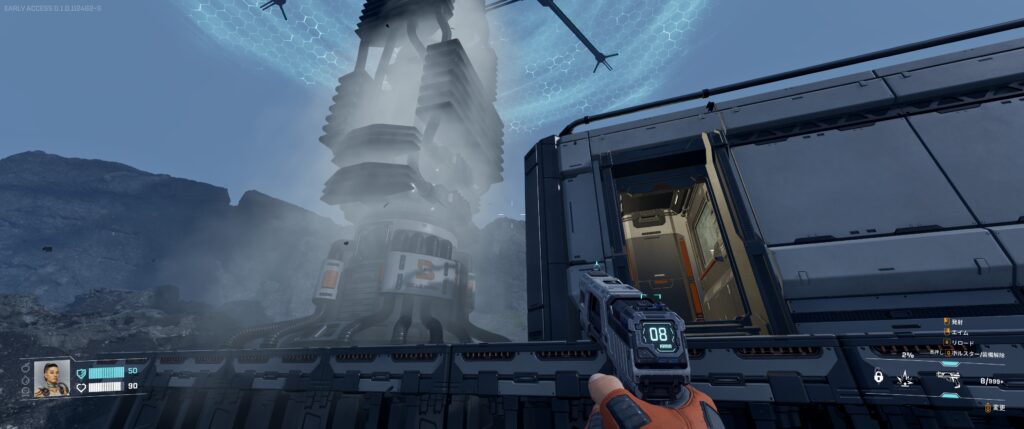
Task: Click the apple hunger status icon
Action: point(27,370)
